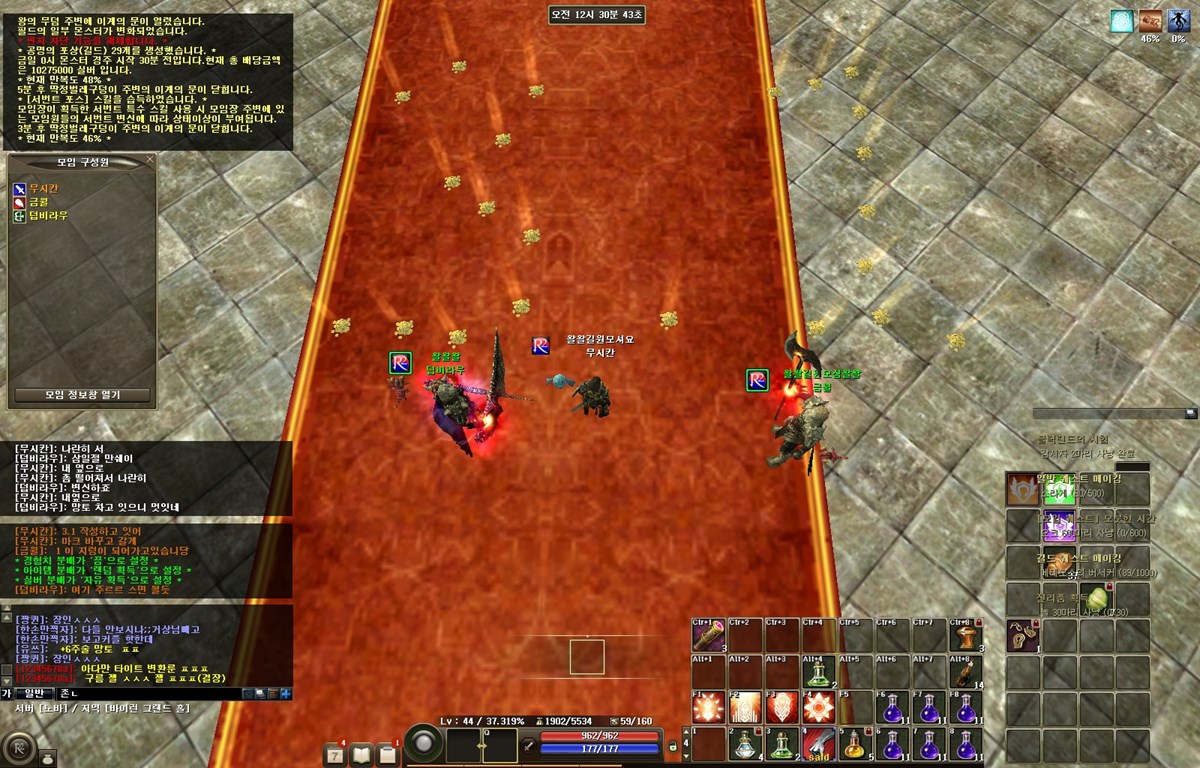This screenshot has width=1200, height=768.
Task: Activate the F2 glowing light skill
Action: [x=745, y=708]
